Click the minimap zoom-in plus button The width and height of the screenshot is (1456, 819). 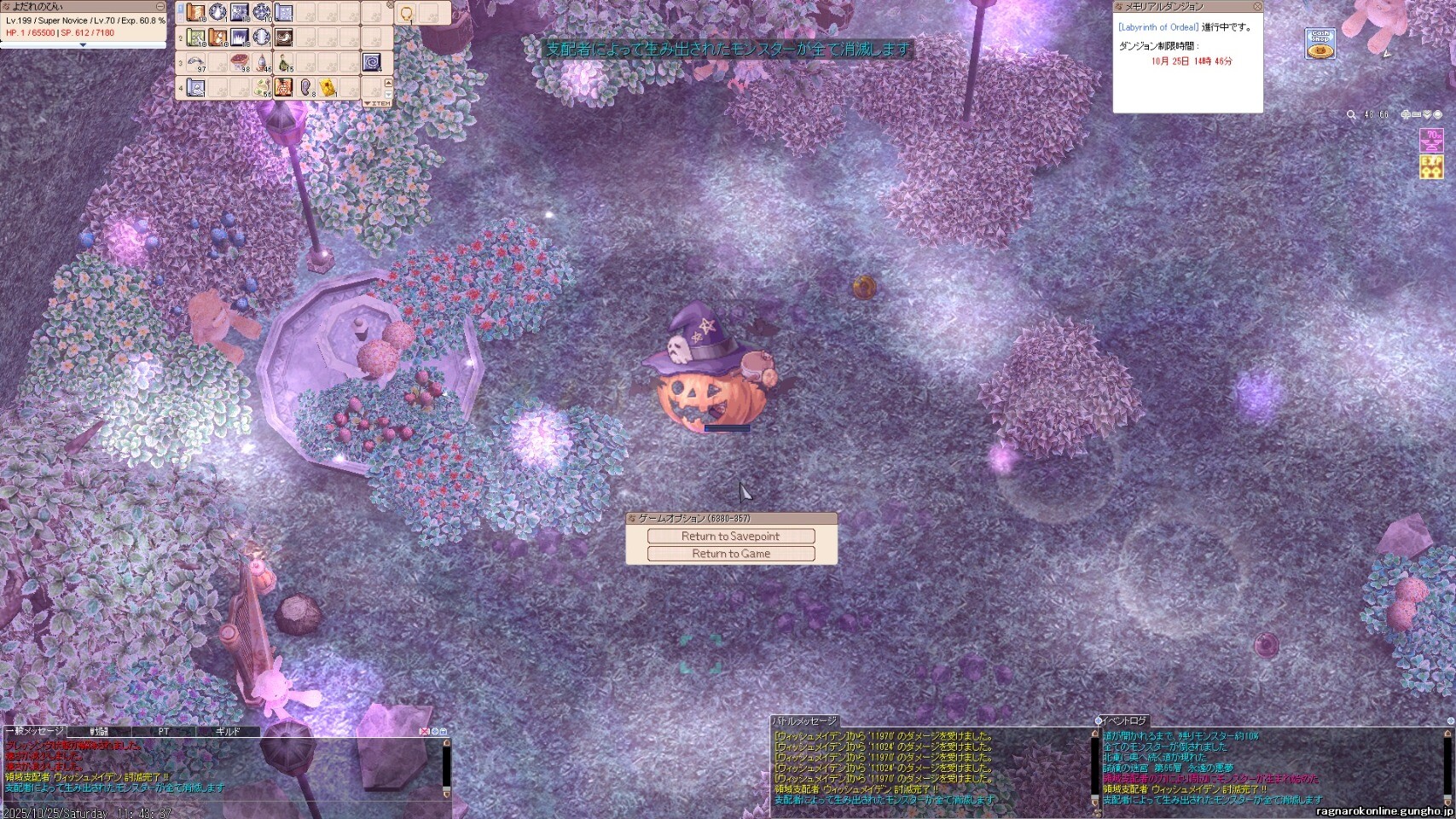point(1406,114)
